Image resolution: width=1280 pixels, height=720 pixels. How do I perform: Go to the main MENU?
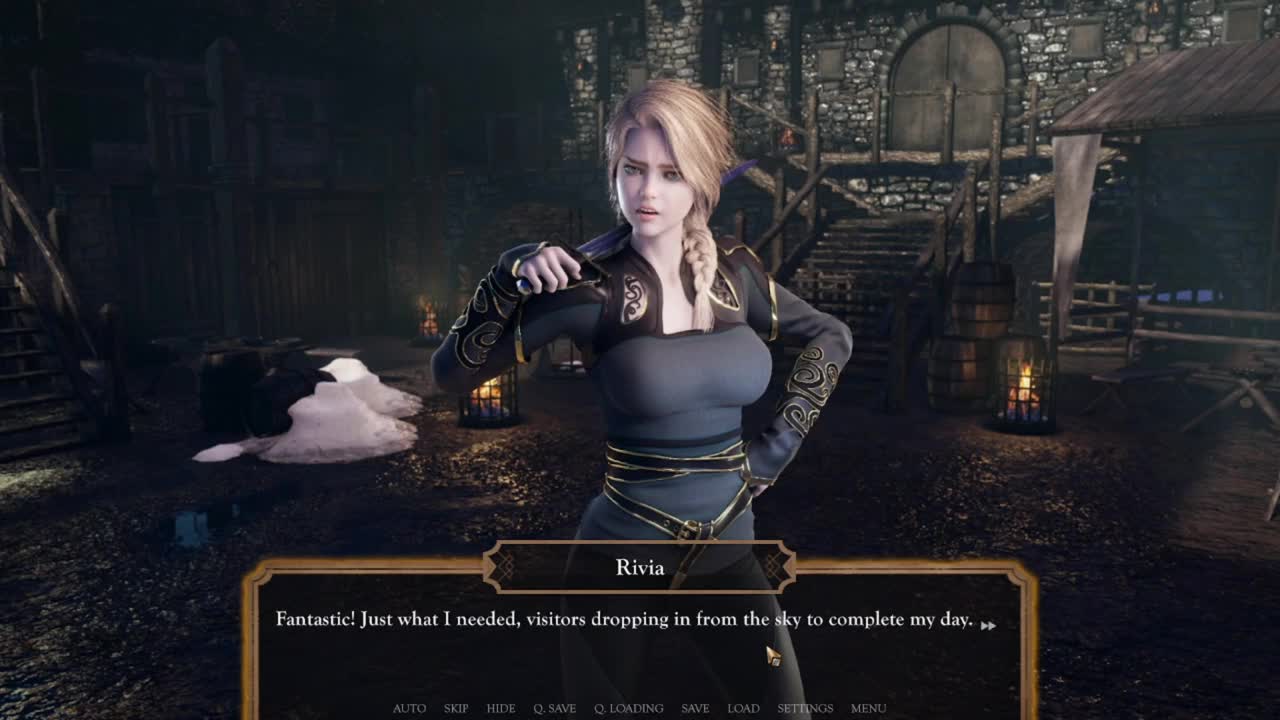(868, 708)
